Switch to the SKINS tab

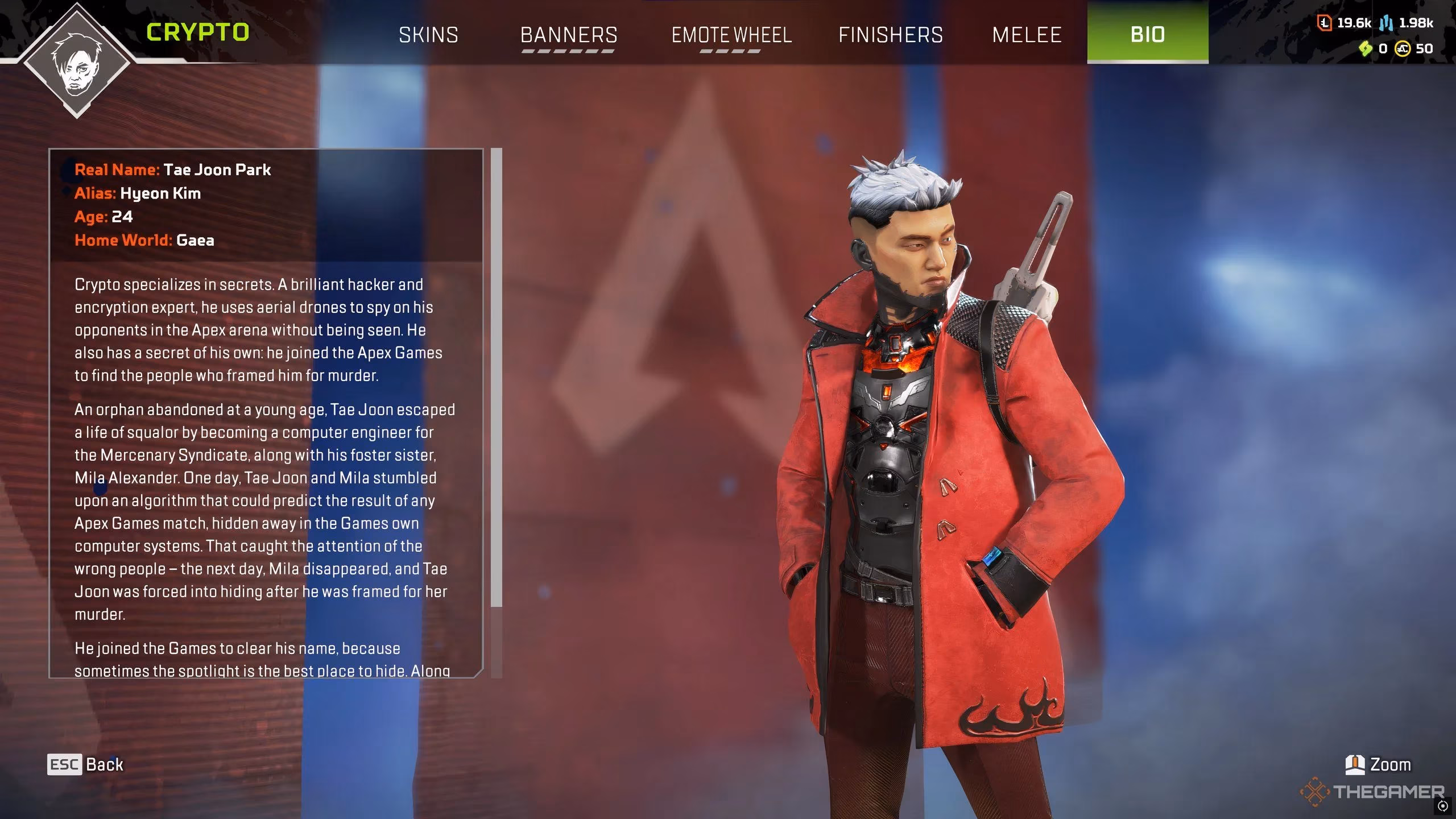coord(429,35)
